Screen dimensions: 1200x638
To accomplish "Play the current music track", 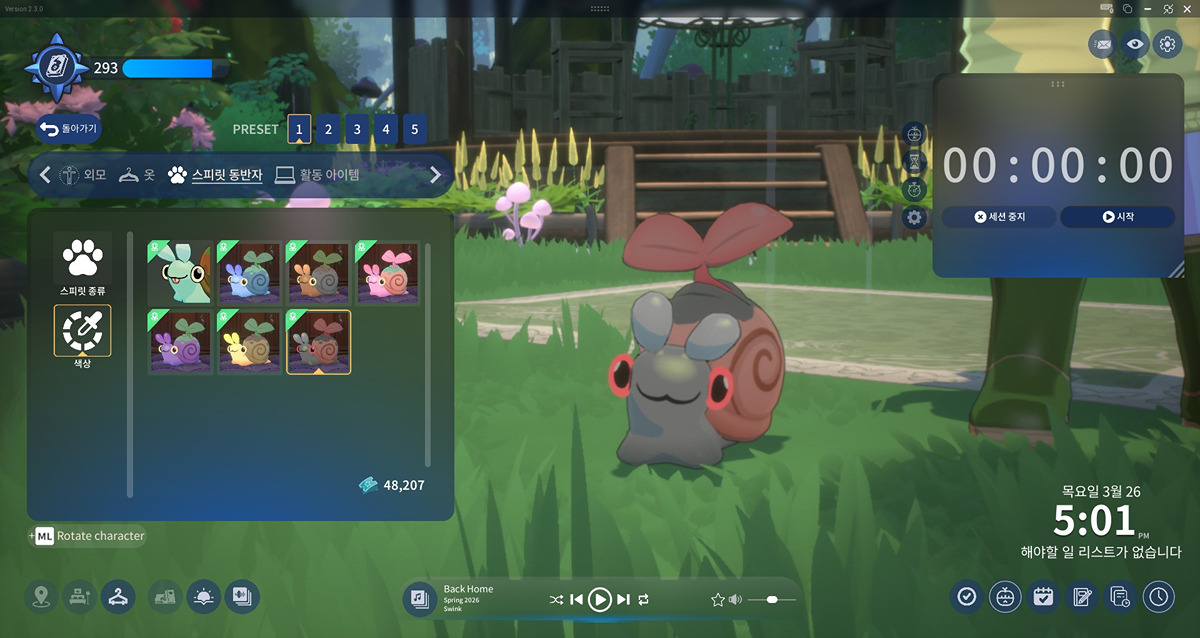I will 599,599.
